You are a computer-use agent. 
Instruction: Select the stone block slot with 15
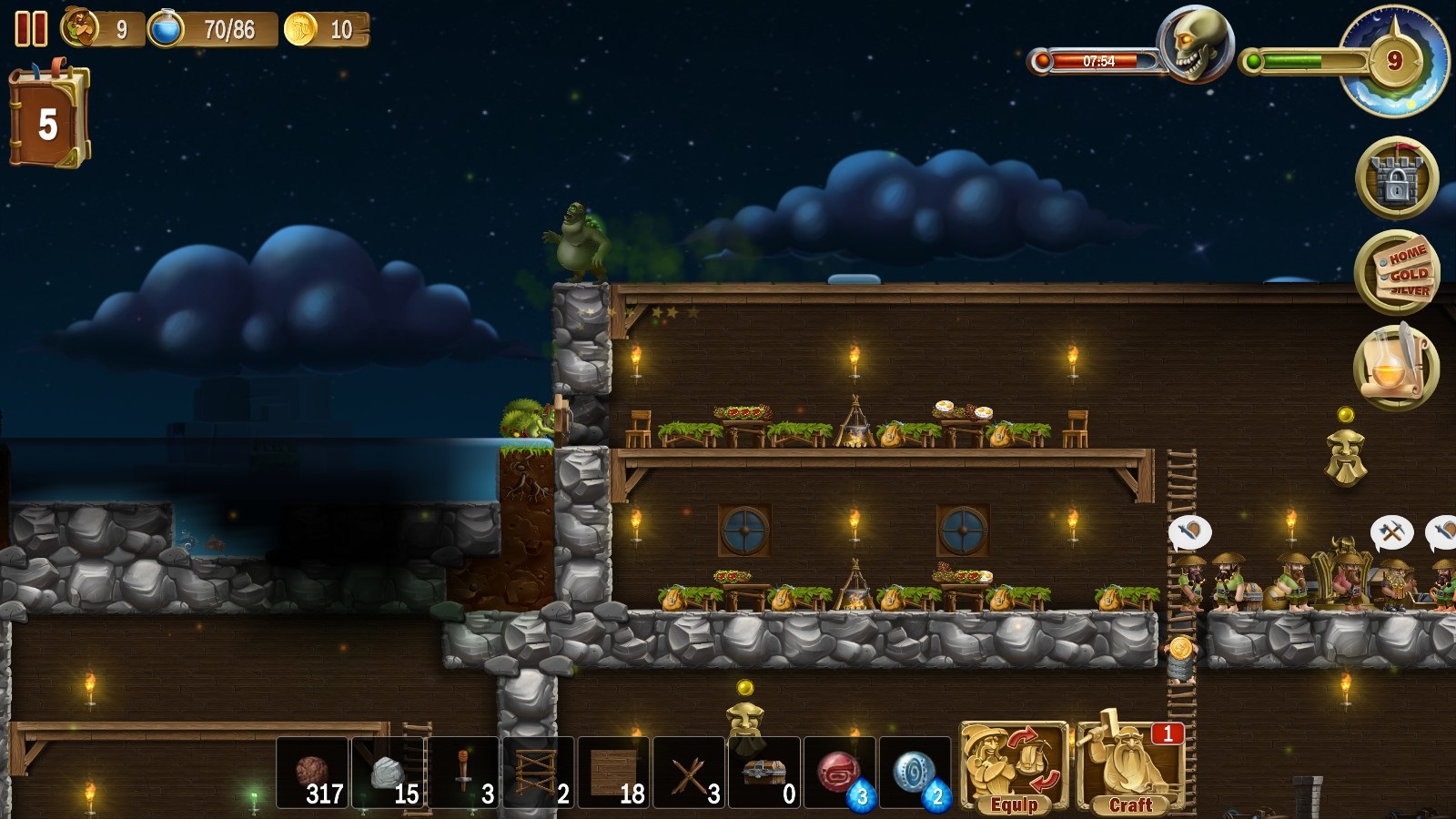point(388,773)
